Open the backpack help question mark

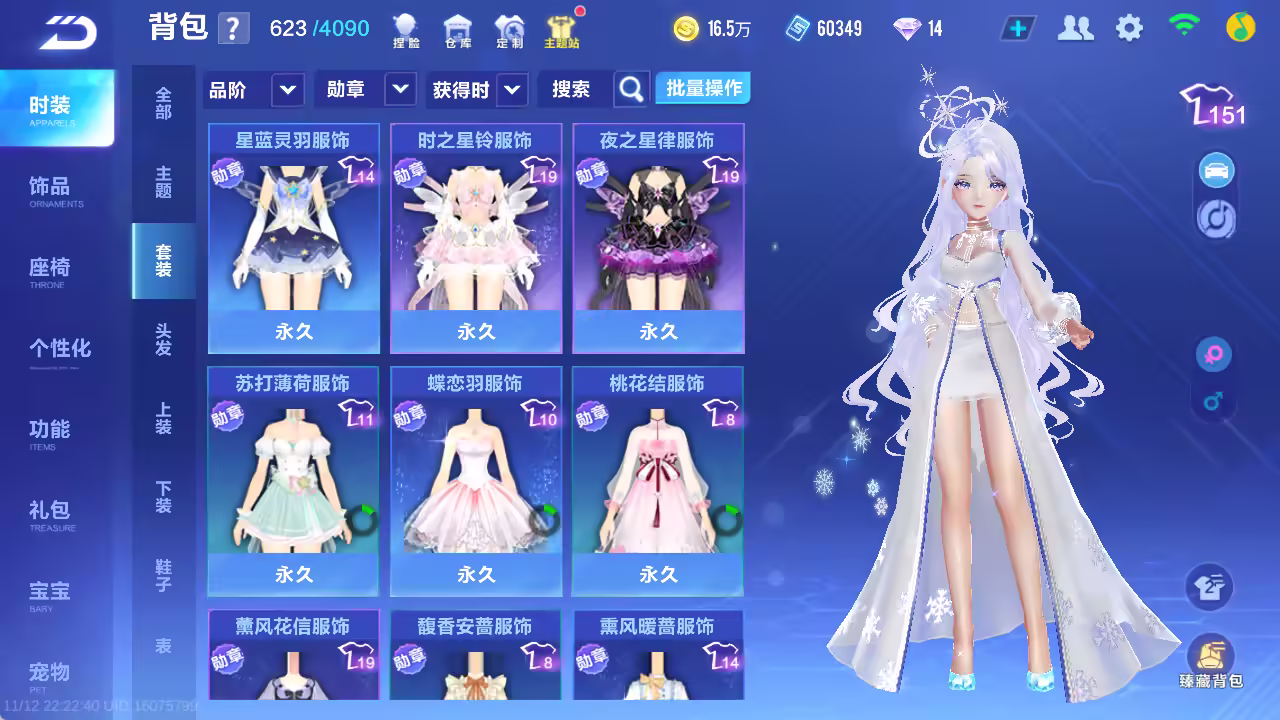tap(233, 28)
